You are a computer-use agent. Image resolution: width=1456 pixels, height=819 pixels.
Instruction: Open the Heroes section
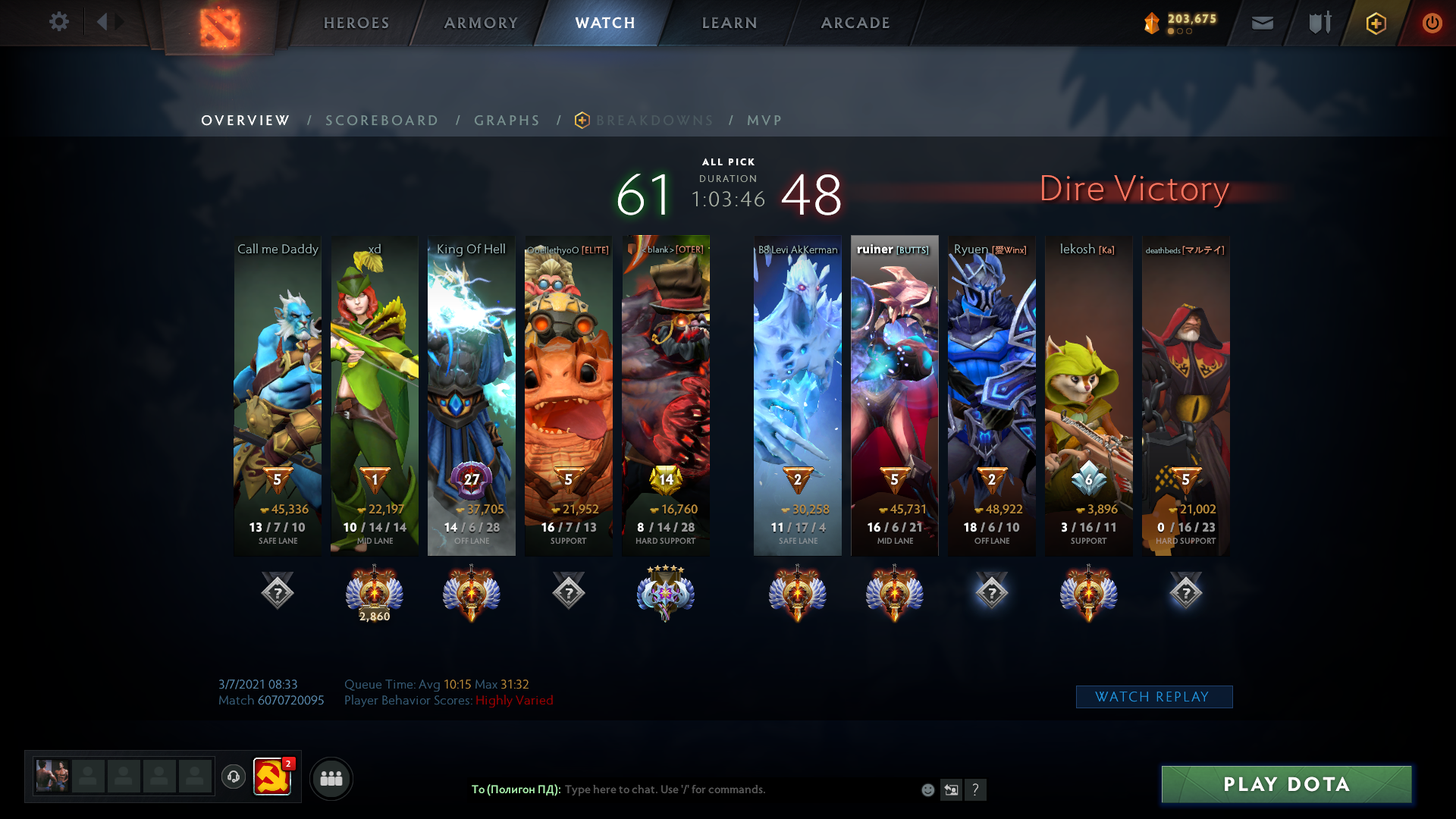click(x=356, y=23)
